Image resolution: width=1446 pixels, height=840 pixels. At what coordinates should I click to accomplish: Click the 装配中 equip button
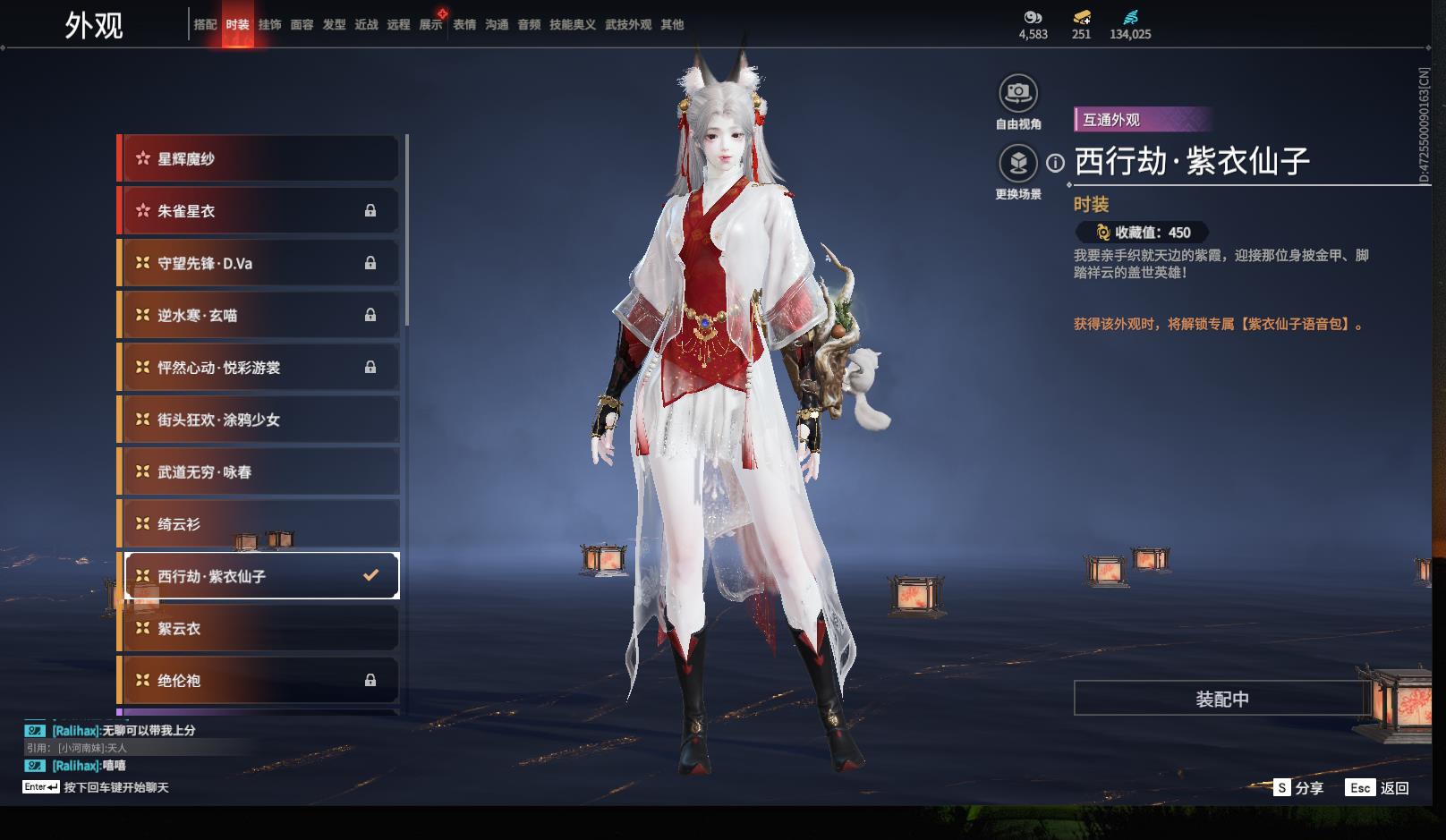coord(1221,699)
